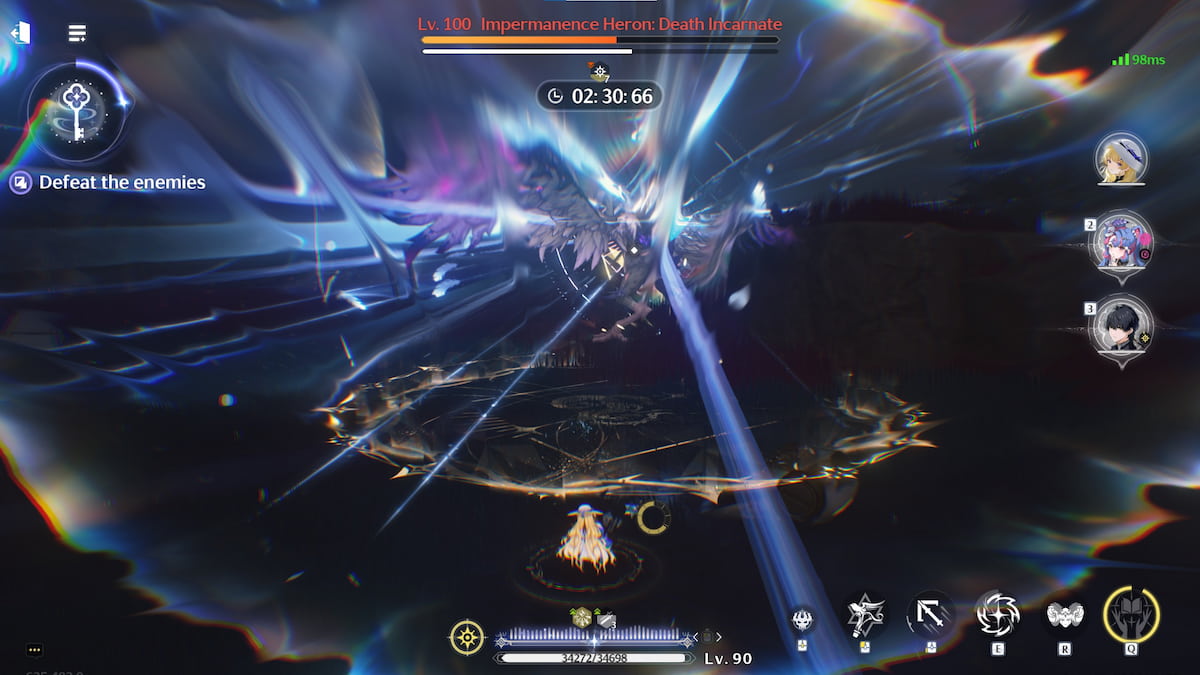Switch to the blue-haired party member
This screenshot has width=1200, height=675.
(1121, 243)
